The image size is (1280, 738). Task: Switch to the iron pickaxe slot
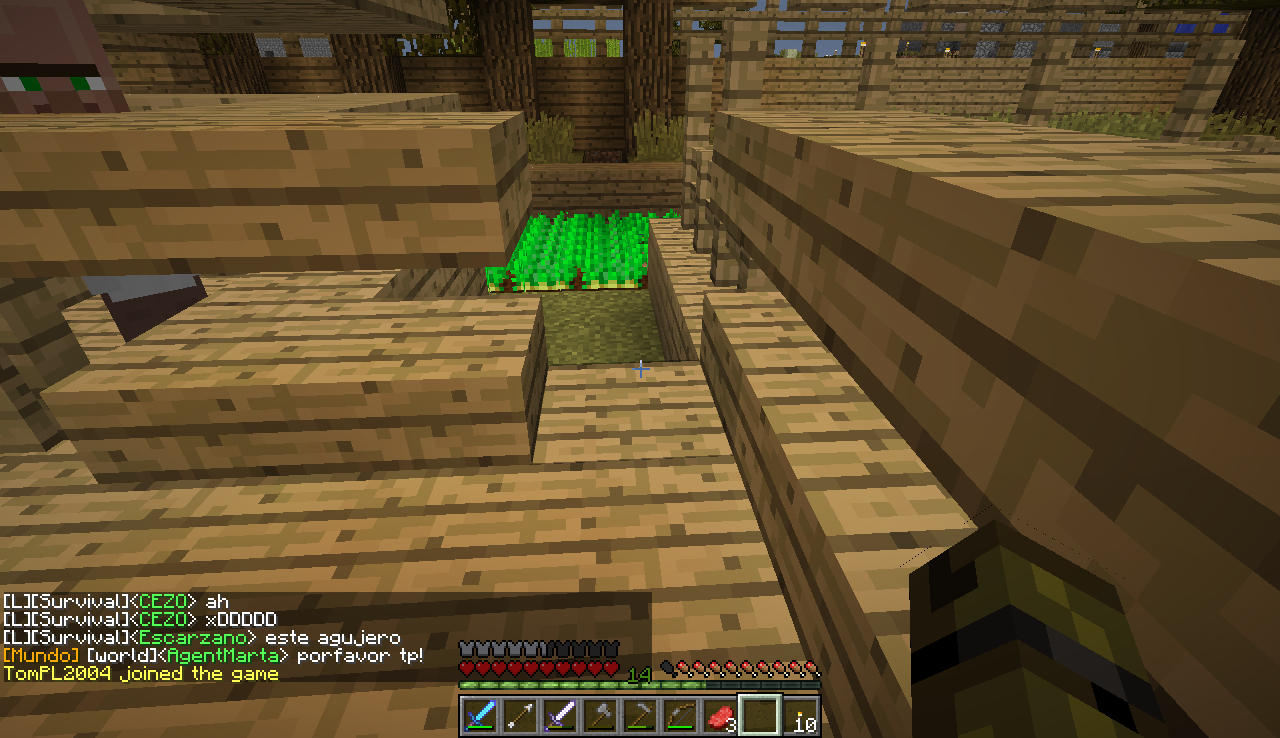[x=640, y=716]
